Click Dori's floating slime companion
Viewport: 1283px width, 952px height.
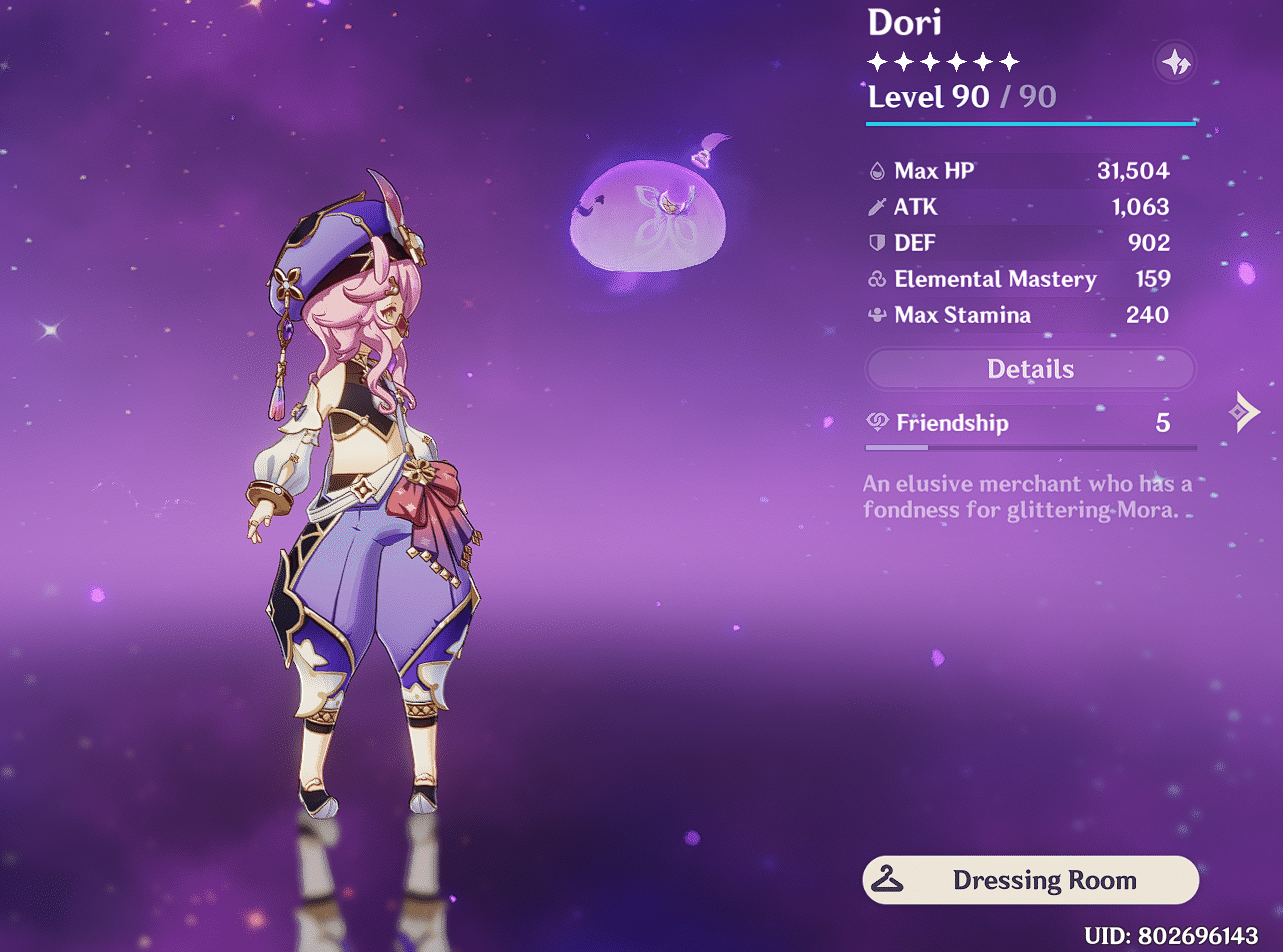650,215
